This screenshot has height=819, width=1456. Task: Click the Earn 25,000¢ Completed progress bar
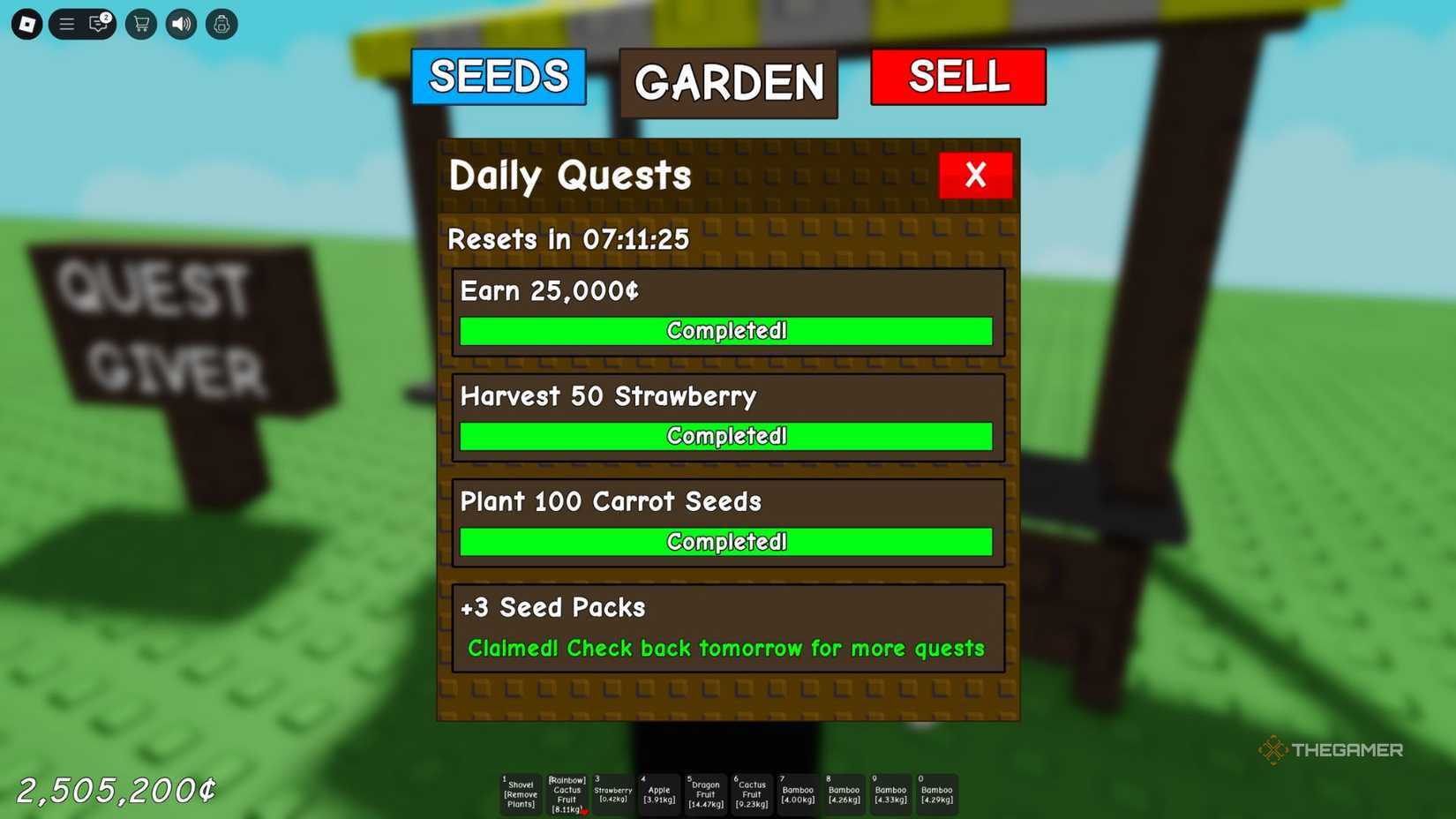pos(726,331)
